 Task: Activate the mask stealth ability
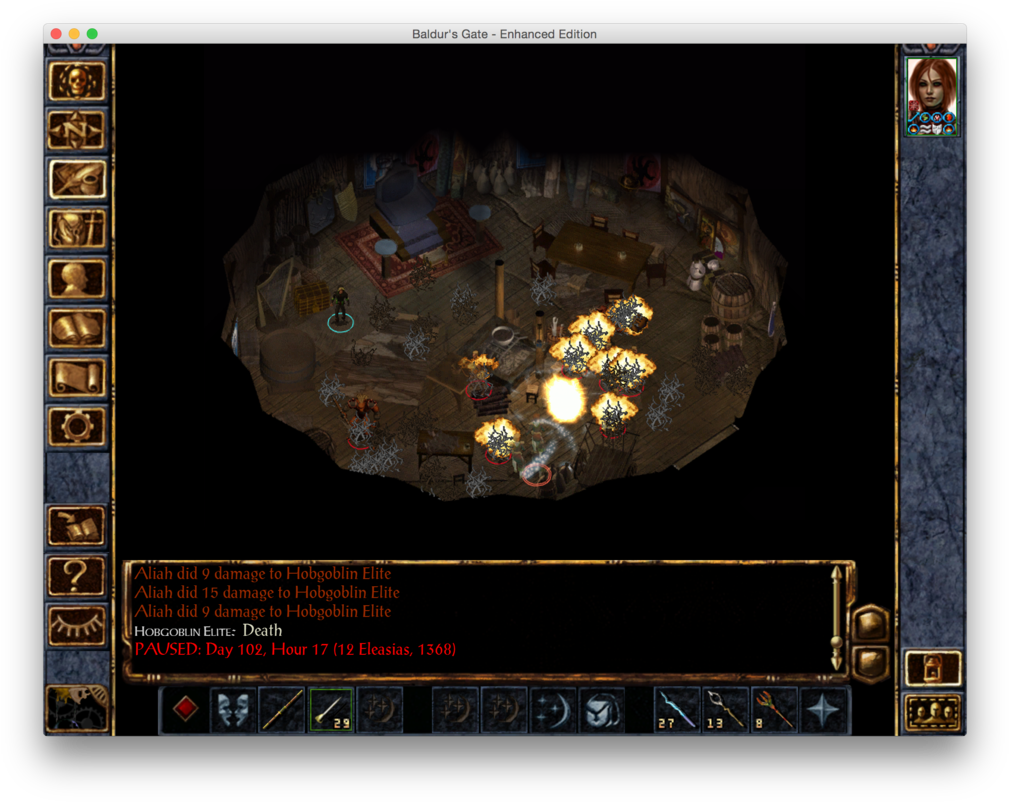pos(233,710)
